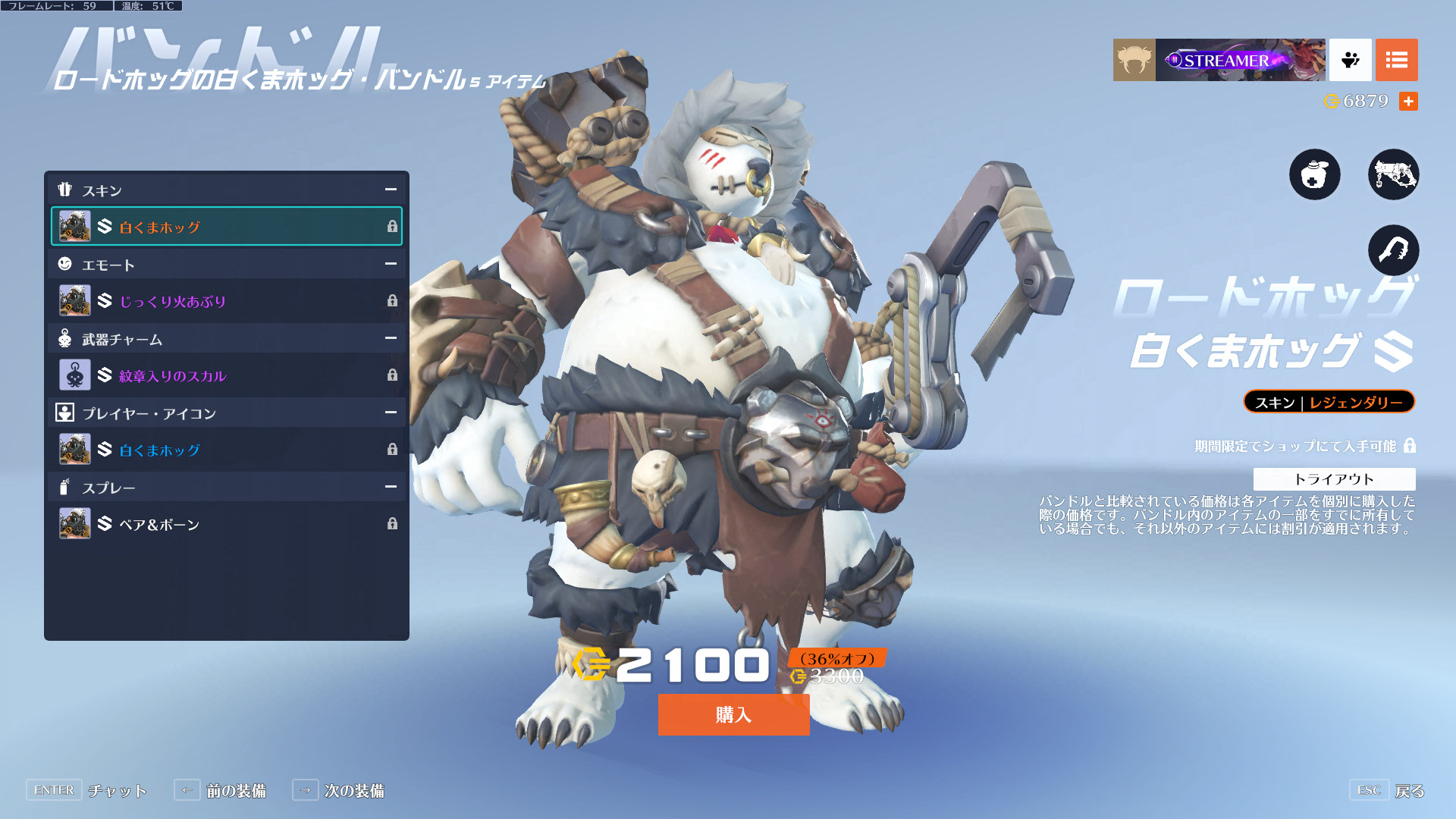The image size is (1456, 819).
Task: Click the orange 購入 purchase button
Action: pos(733,714)
